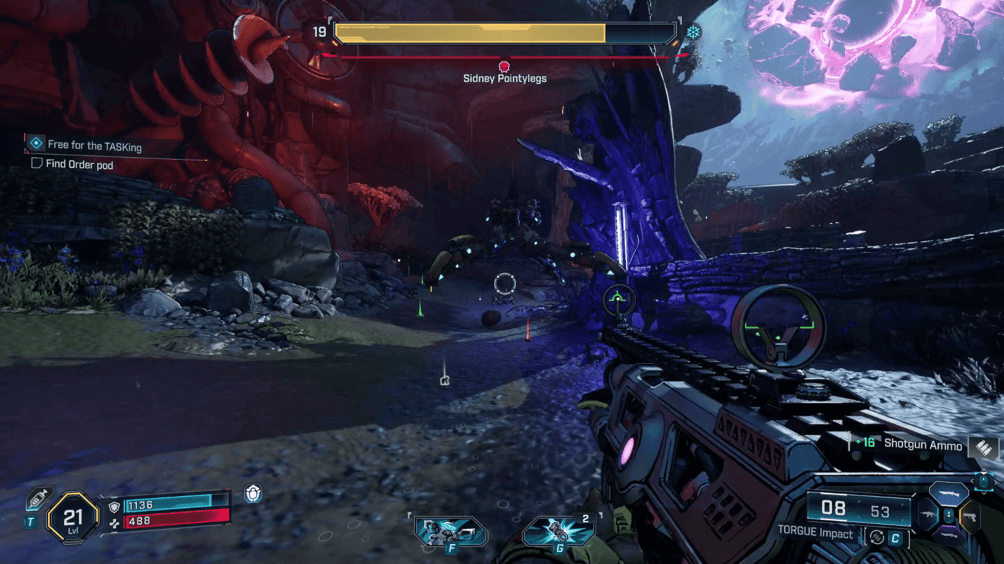This screenshot has height=564, width=1004.
Task: Throw the grenade ordnance icon labeled G
Action: point(557,530)
